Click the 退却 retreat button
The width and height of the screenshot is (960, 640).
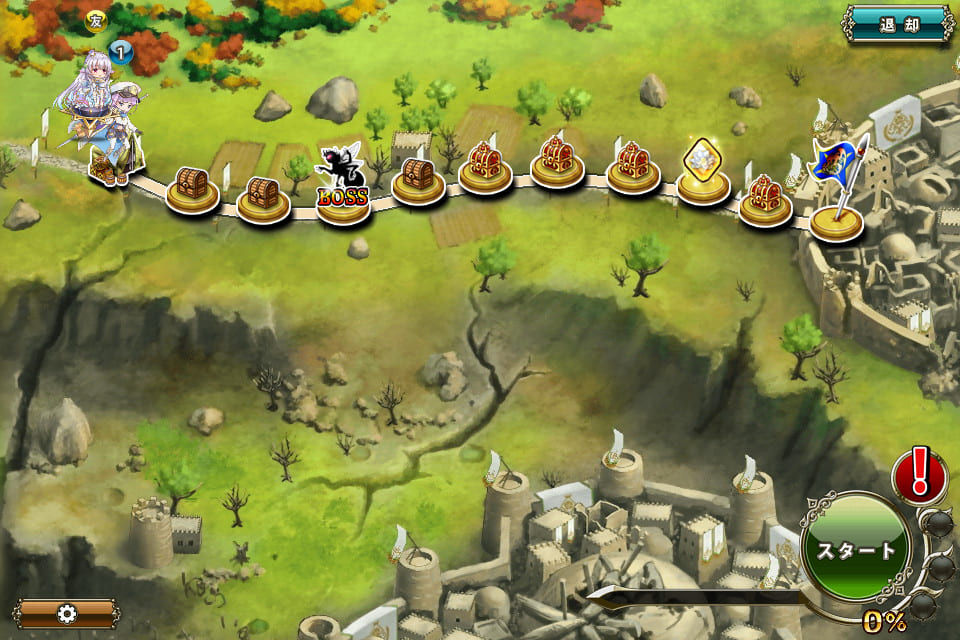pyautogui.click(x=898, y=23)
